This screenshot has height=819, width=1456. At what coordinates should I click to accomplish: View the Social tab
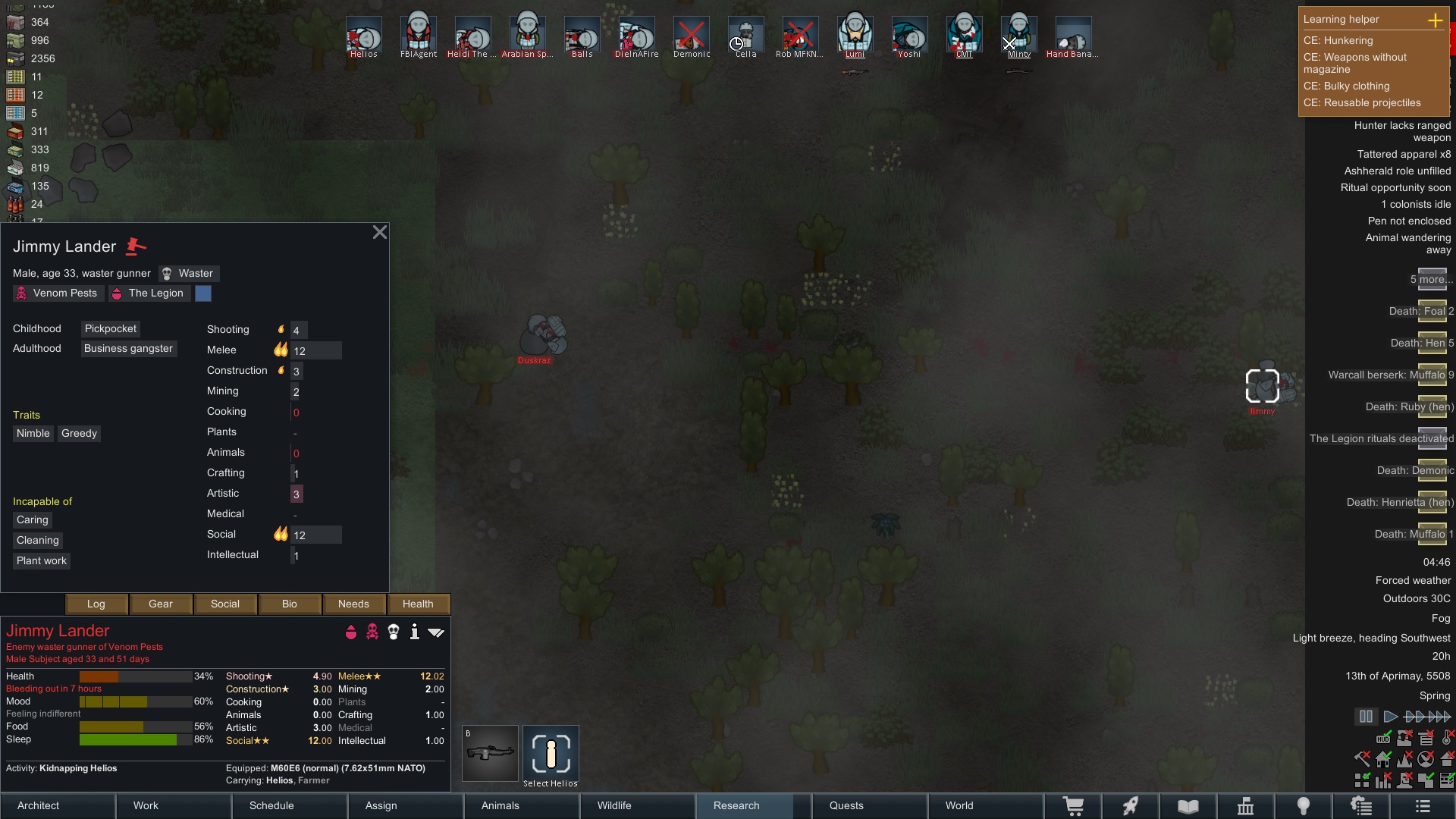225,604
